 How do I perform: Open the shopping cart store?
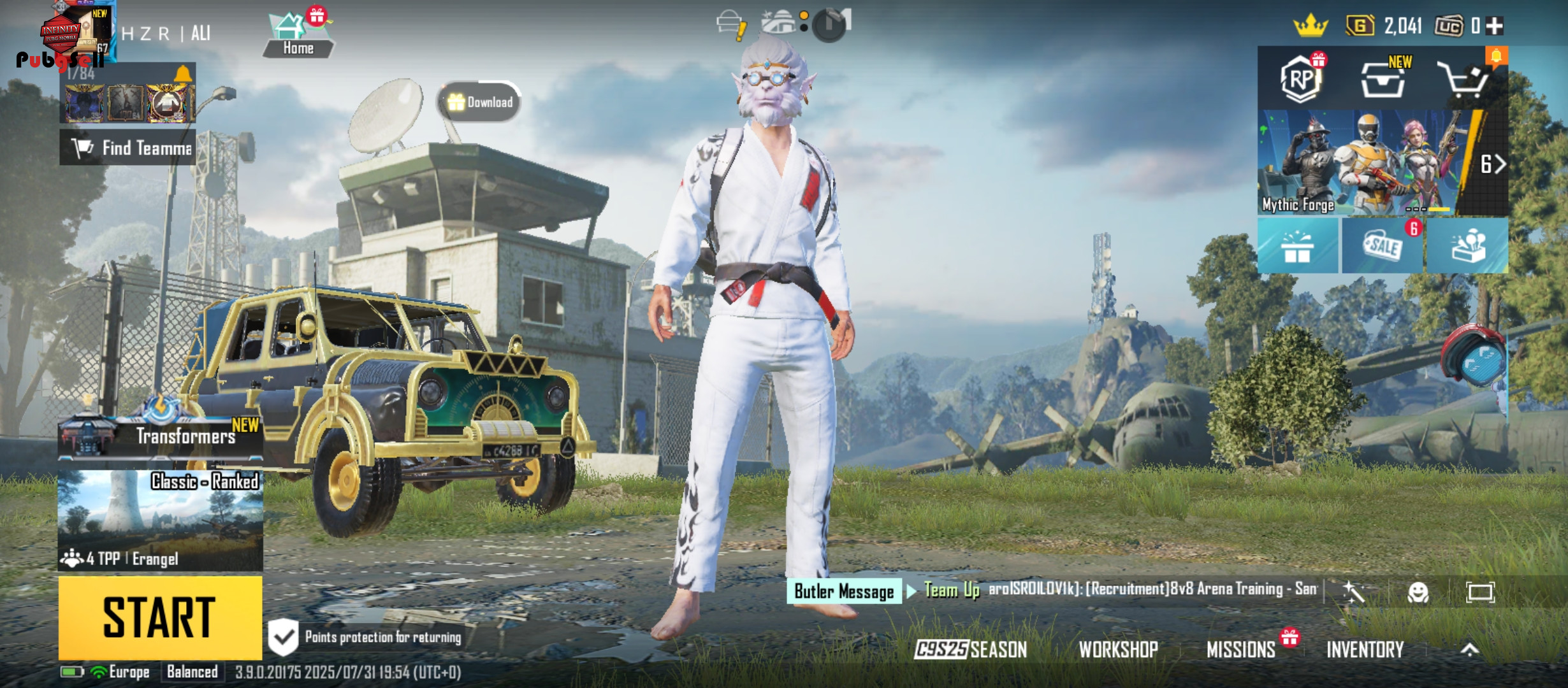pyautogui.click(x=1465, y=80)
